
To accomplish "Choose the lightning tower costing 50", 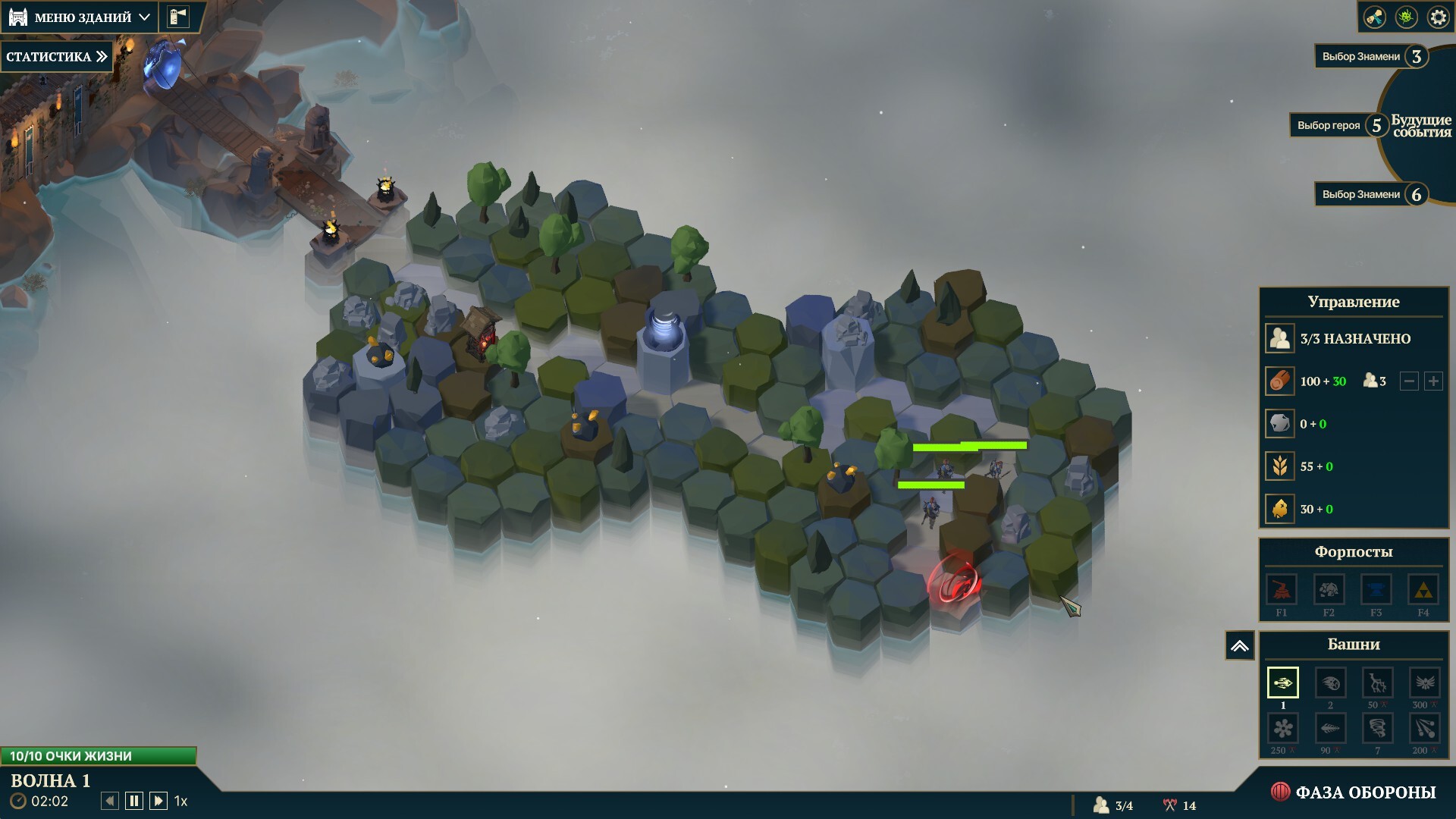I will (x=1377, y=683).
